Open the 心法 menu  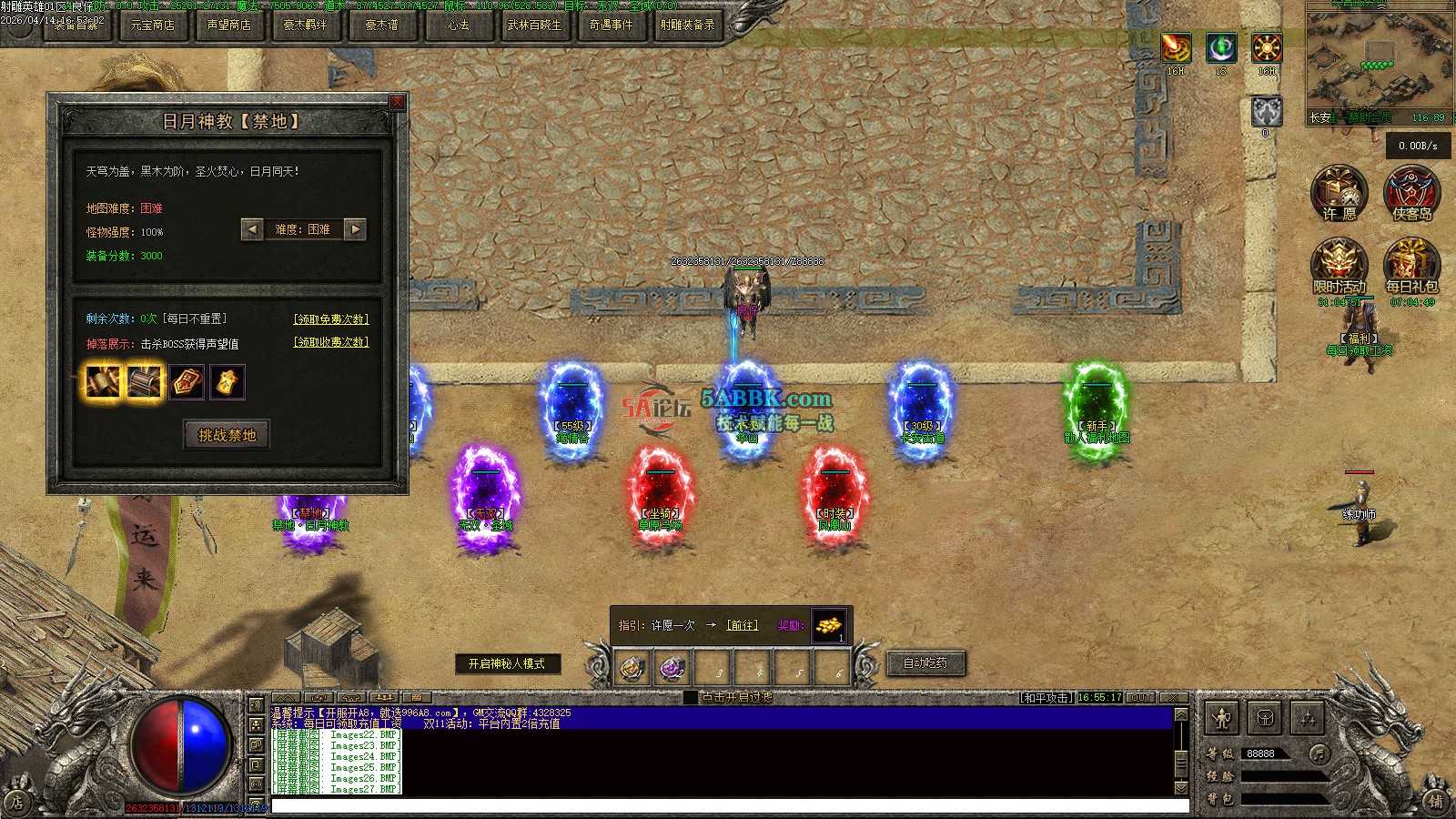pos(458,25)
